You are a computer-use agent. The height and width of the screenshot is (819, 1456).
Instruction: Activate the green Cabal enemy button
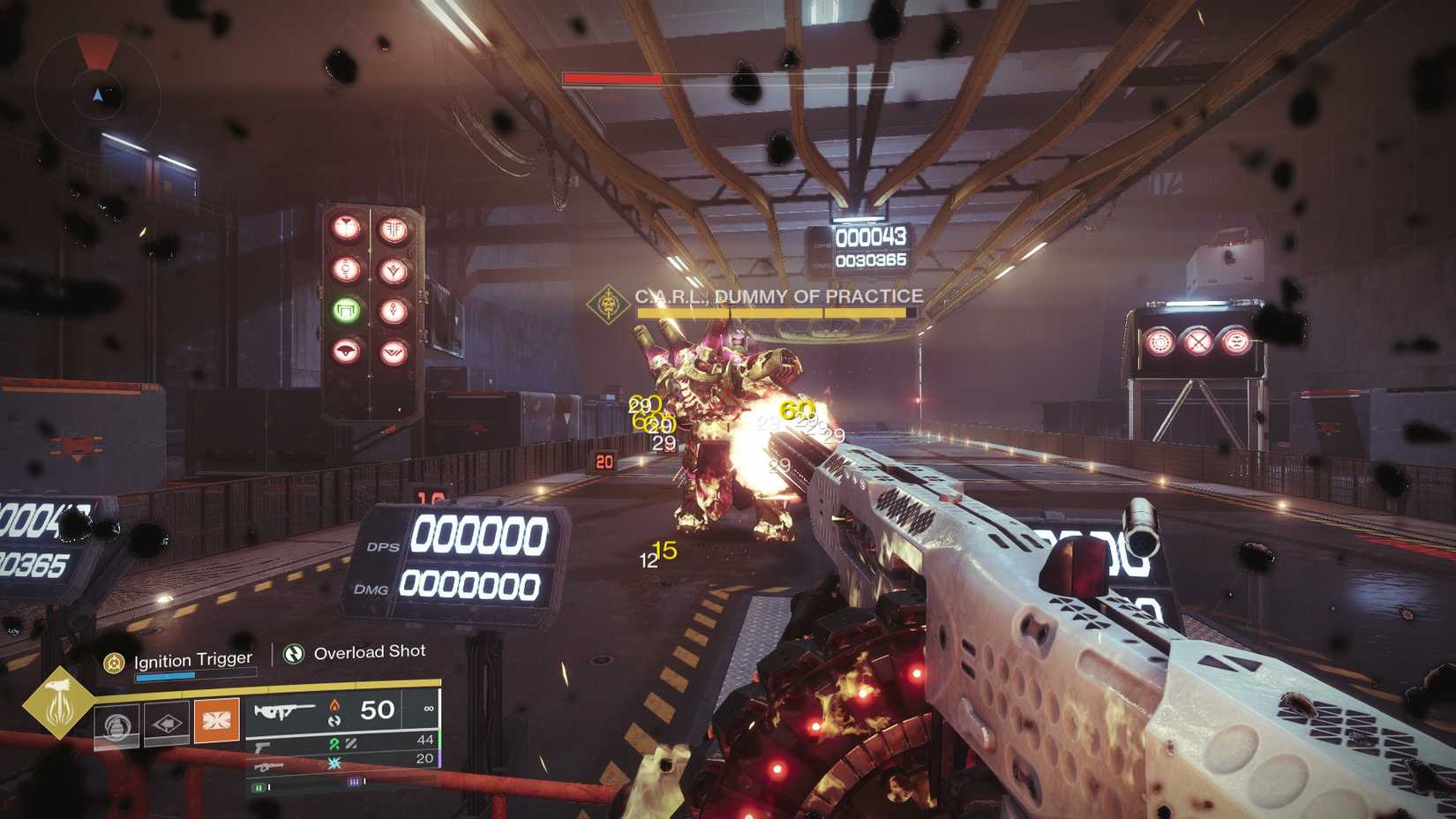346,308
